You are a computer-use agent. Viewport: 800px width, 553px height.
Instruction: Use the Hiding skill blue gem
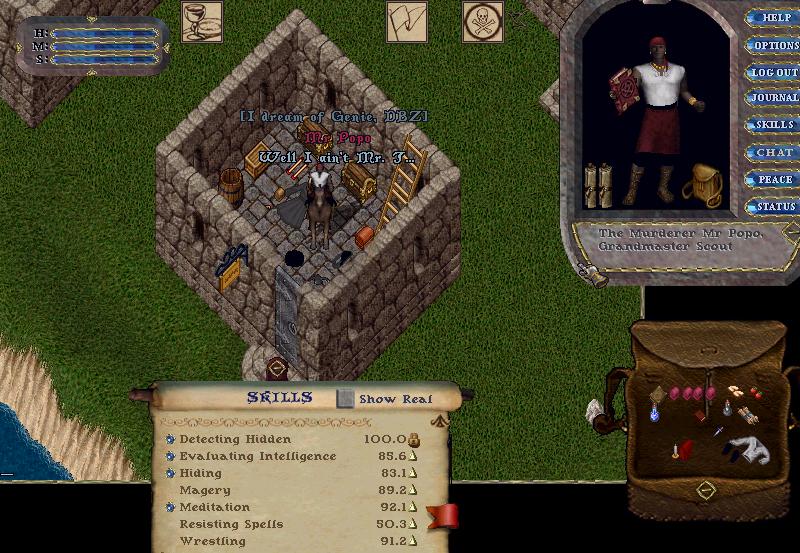(170, 473)
